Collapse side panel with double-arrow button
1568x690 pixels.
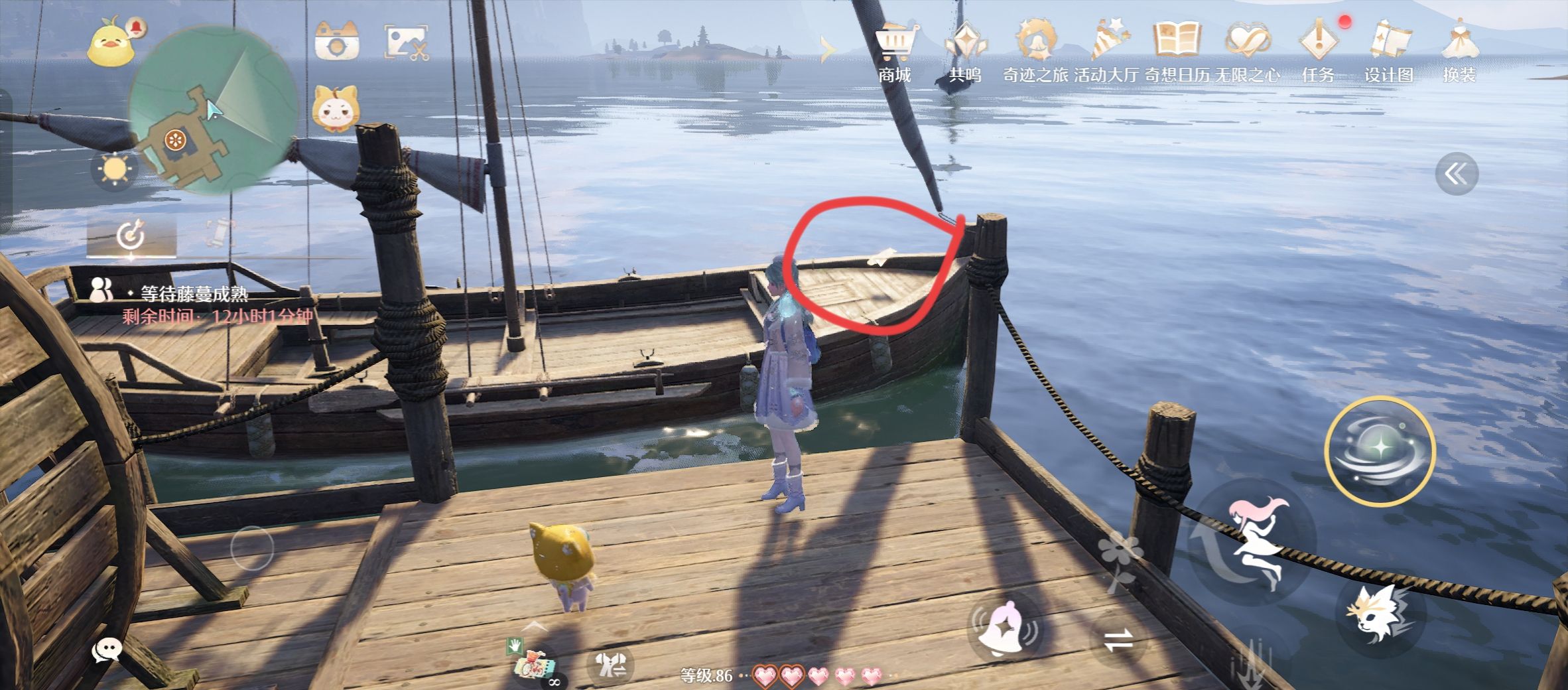pyautogui.click(x=1456, y=174)
